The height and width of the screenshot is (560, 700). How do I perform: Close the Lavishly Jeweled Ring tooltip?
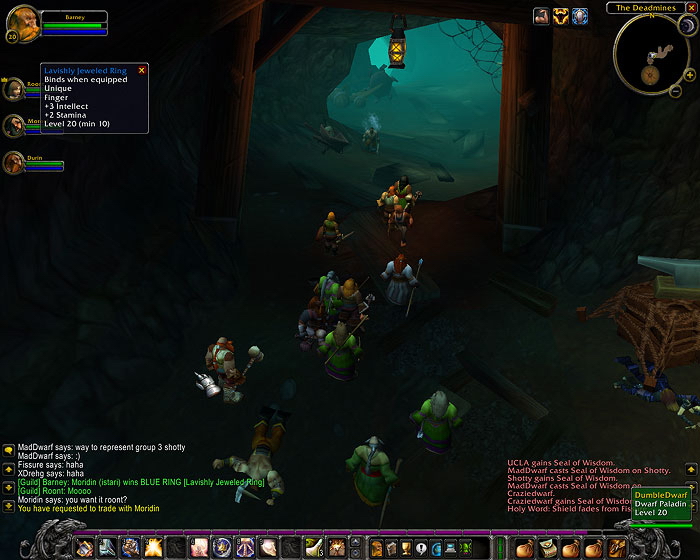[x=141, y=70]
